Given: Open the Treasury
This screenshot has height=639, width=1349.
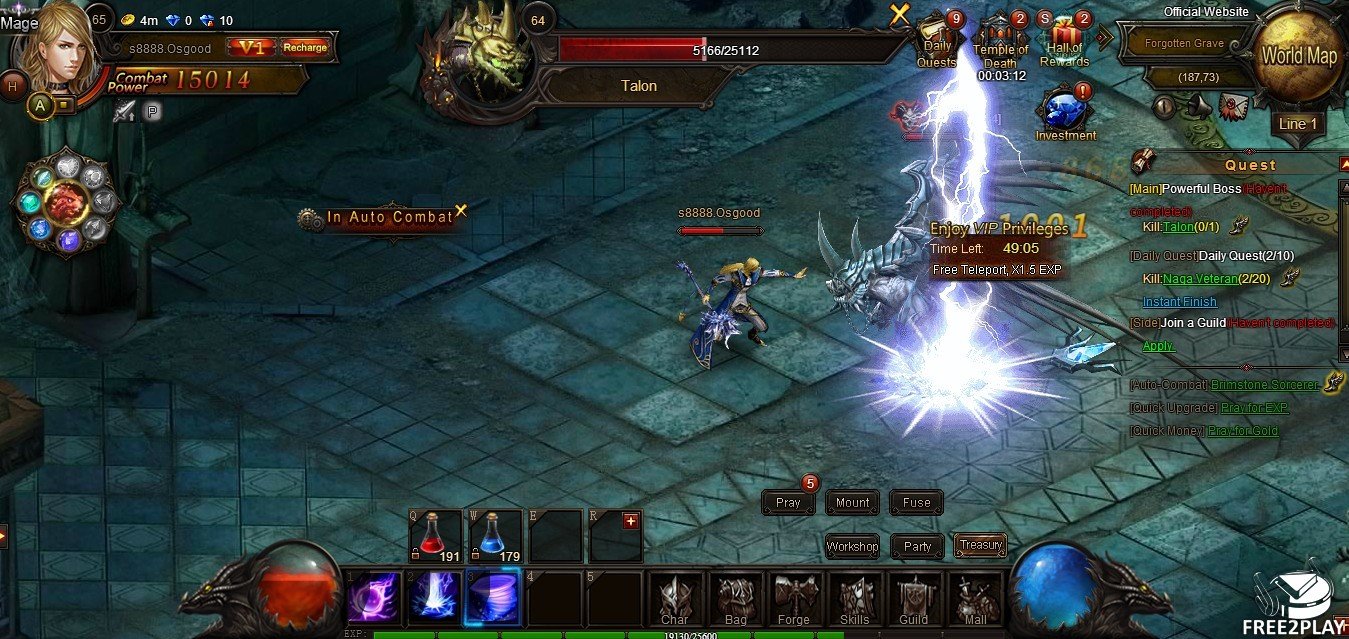Looking at the screenshot, I should [980, 545].
